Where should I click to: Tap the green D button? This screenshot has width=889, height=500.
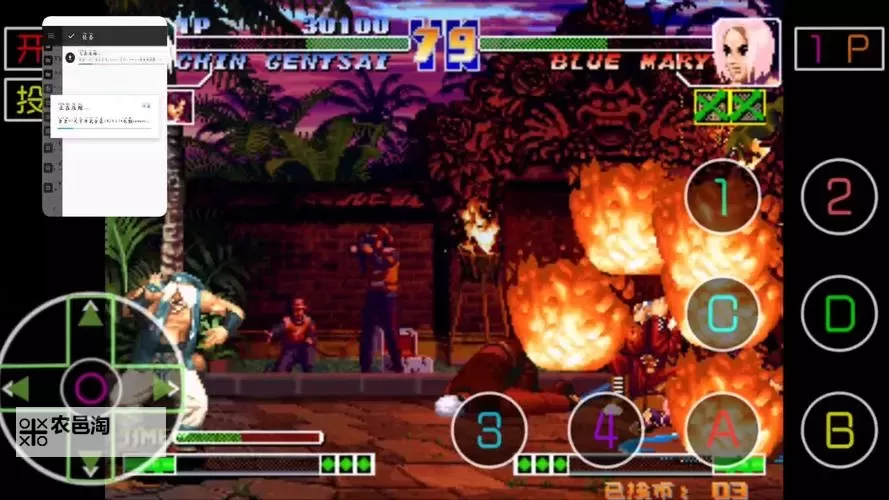tap(839, 314)
